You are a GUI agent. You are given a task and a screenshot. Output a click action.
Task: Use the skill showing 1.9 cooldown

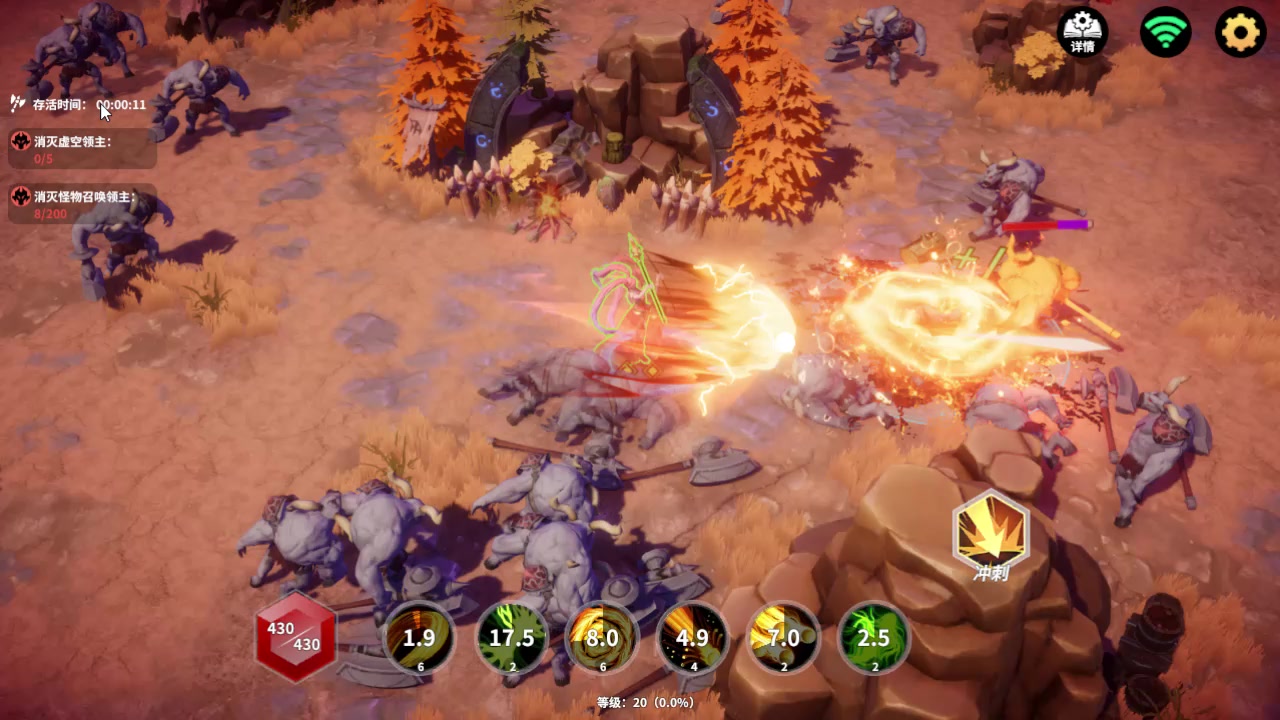(x=419, y=638)
